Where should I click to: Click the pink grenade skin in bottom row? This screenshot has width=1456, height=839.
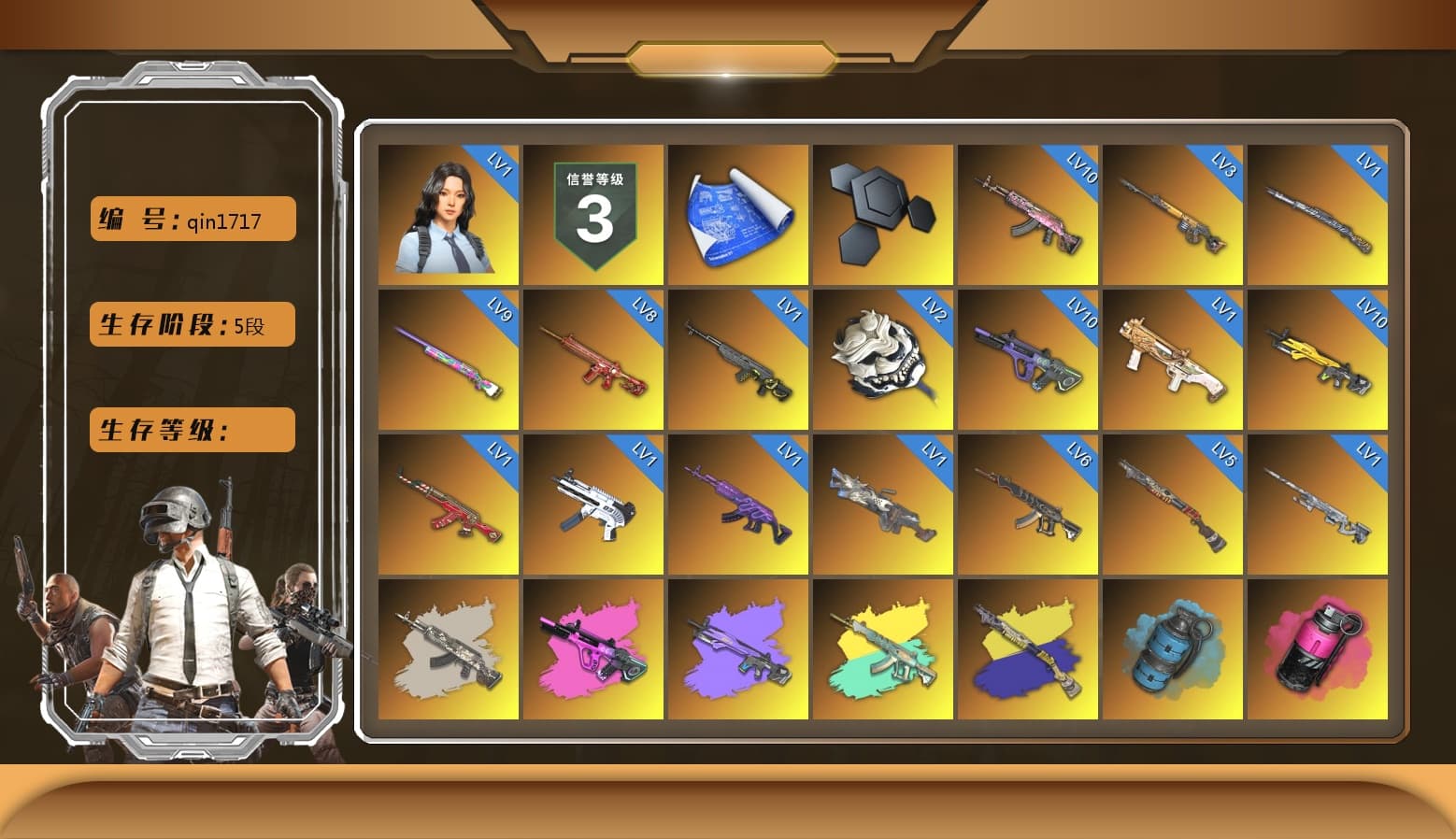(1318, 649)
